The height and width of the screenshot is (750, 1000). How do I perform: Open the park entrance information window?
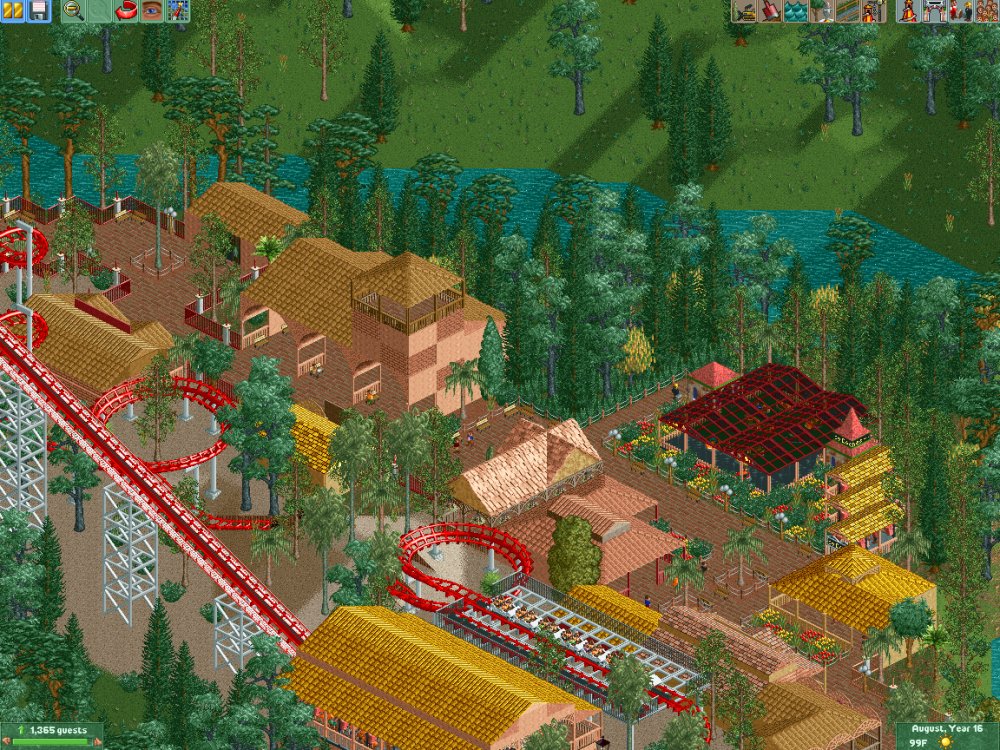point(935,11)
